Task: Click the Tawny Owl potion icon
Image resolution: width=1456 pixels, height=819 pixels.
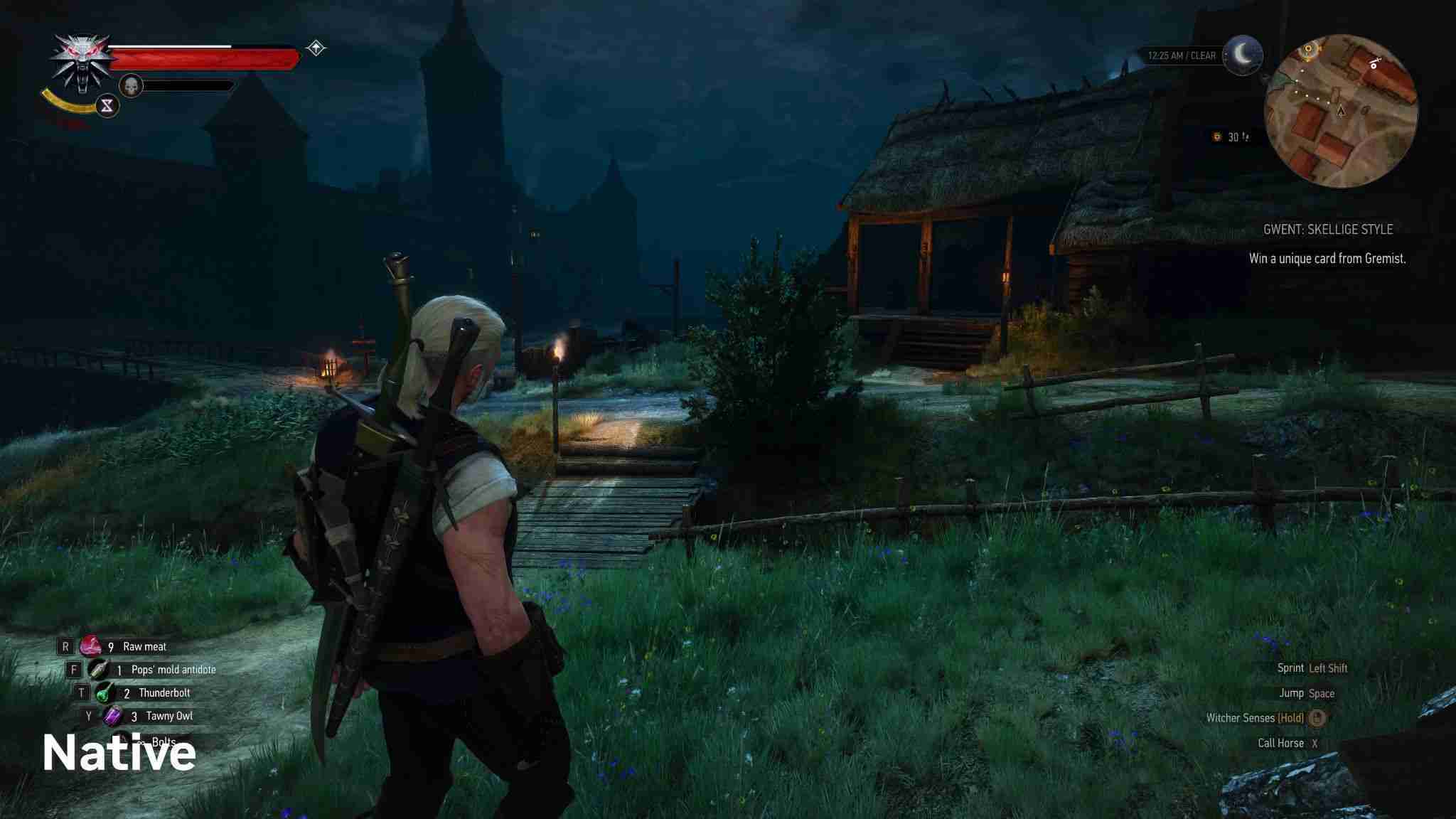Action: click(x=113, y=716)
